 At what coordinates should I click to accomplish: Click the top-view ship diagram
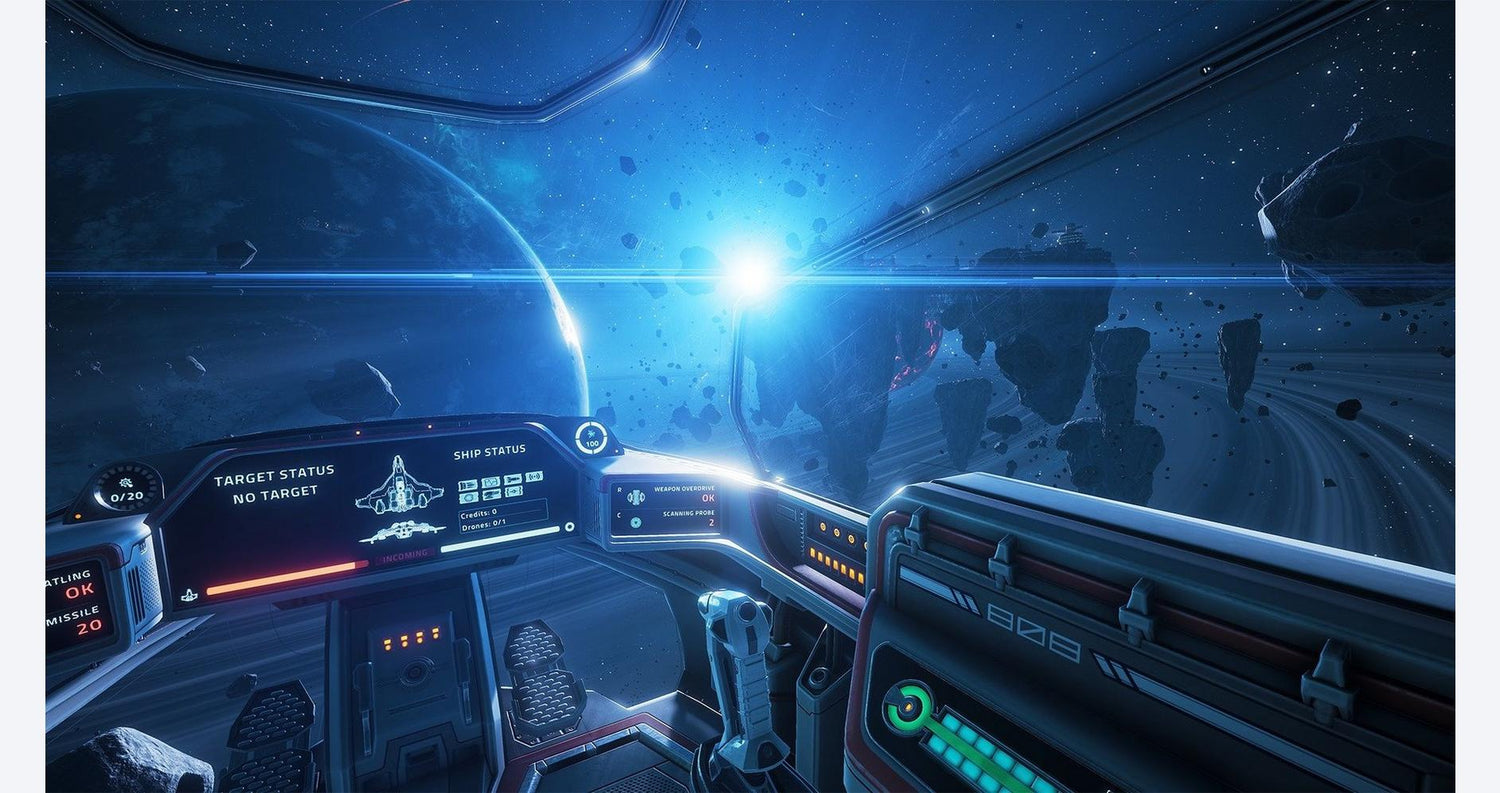(399, 484)
